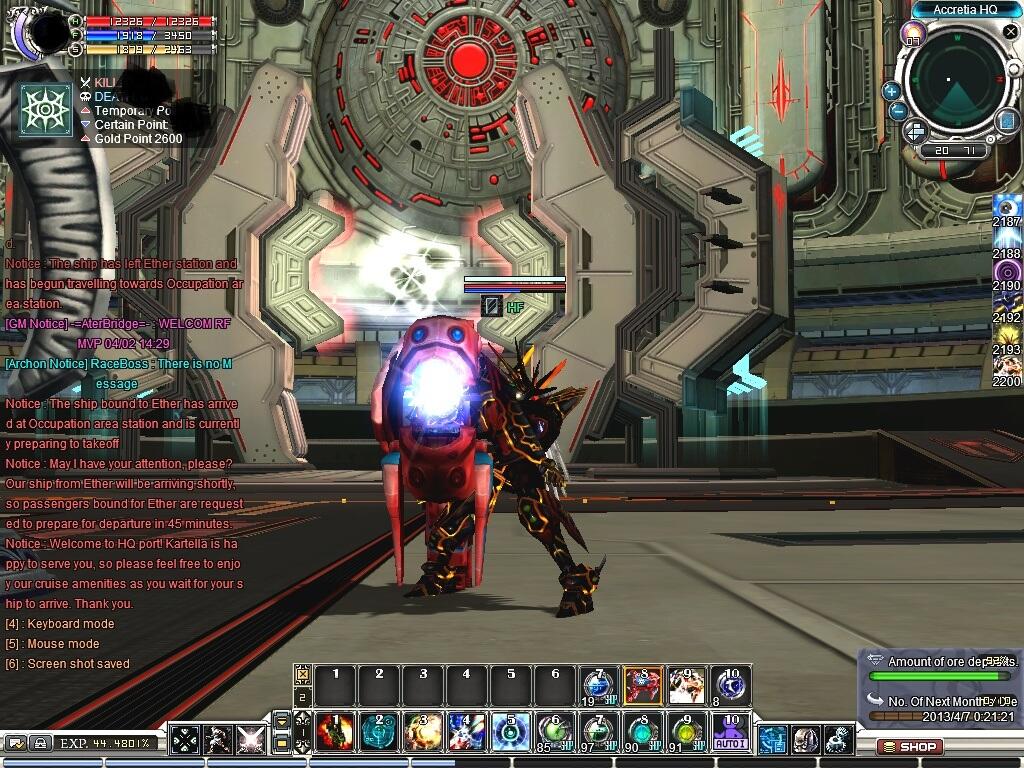Open the gear-shaped system menu icon
1024x768 pixels.
838,740
